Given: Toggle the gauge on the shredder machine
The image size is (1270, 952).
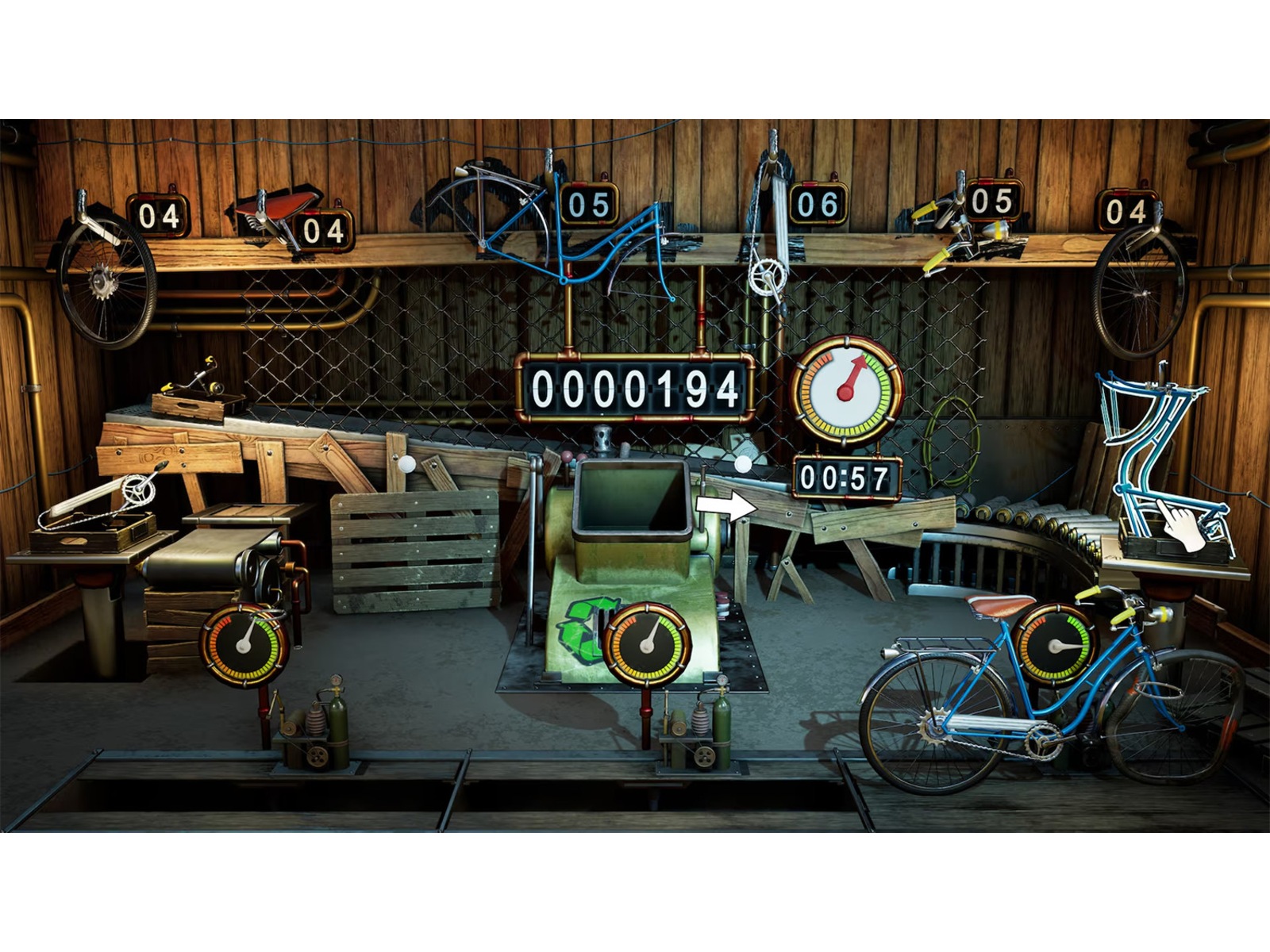Looking at the screenshot, I should pyautogui.click(x=647, y=644).
